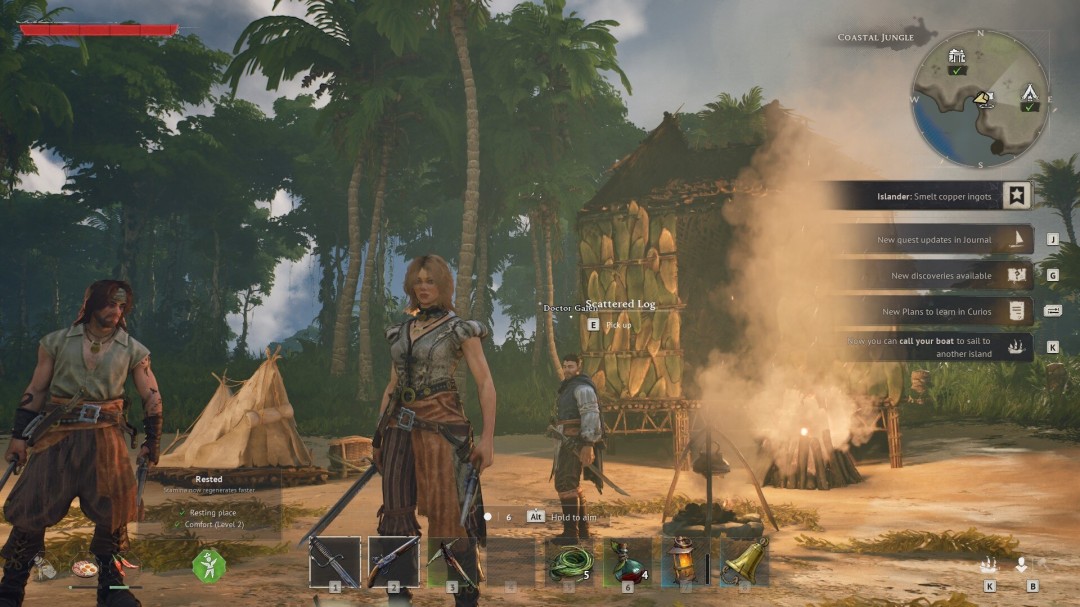Use the red potion flask slot

pos(628,561)
